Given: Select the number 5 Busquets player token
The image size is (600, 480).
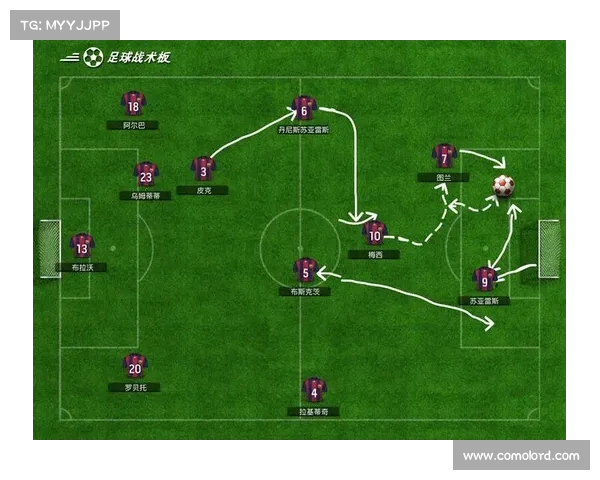Looking at the screenshot, I should [x=305, y=268].
